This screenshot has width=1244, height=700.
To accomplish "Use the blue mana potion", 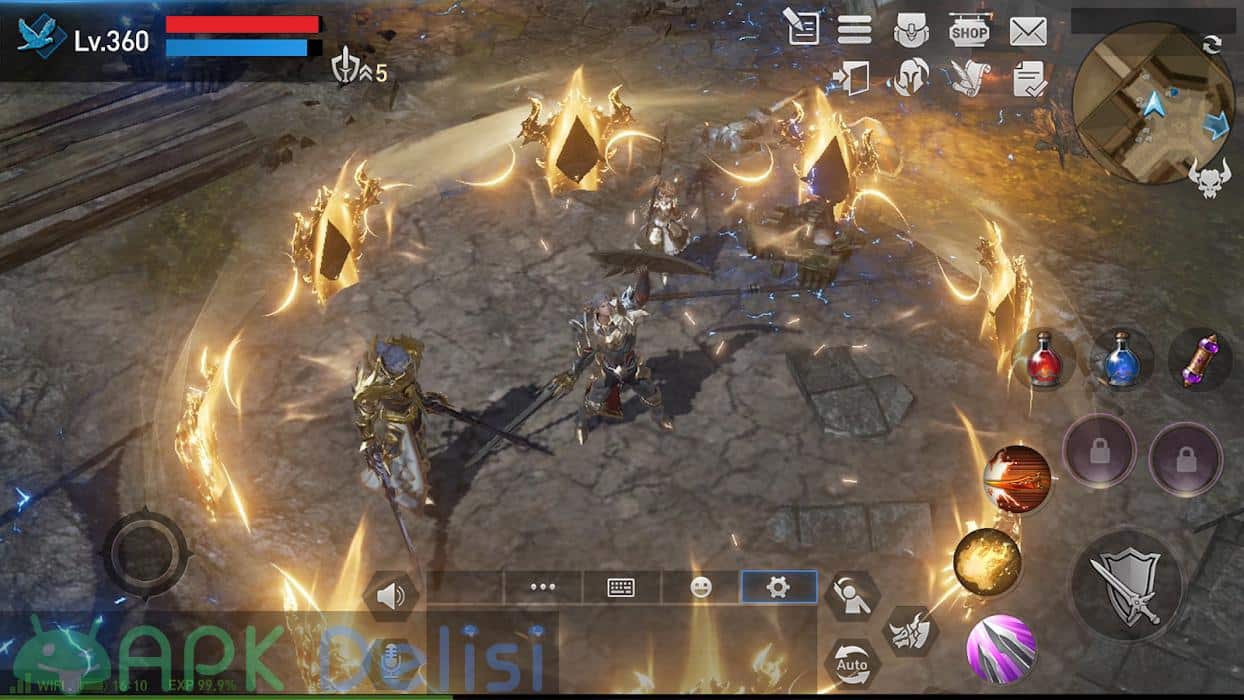I will [1121, 359].
